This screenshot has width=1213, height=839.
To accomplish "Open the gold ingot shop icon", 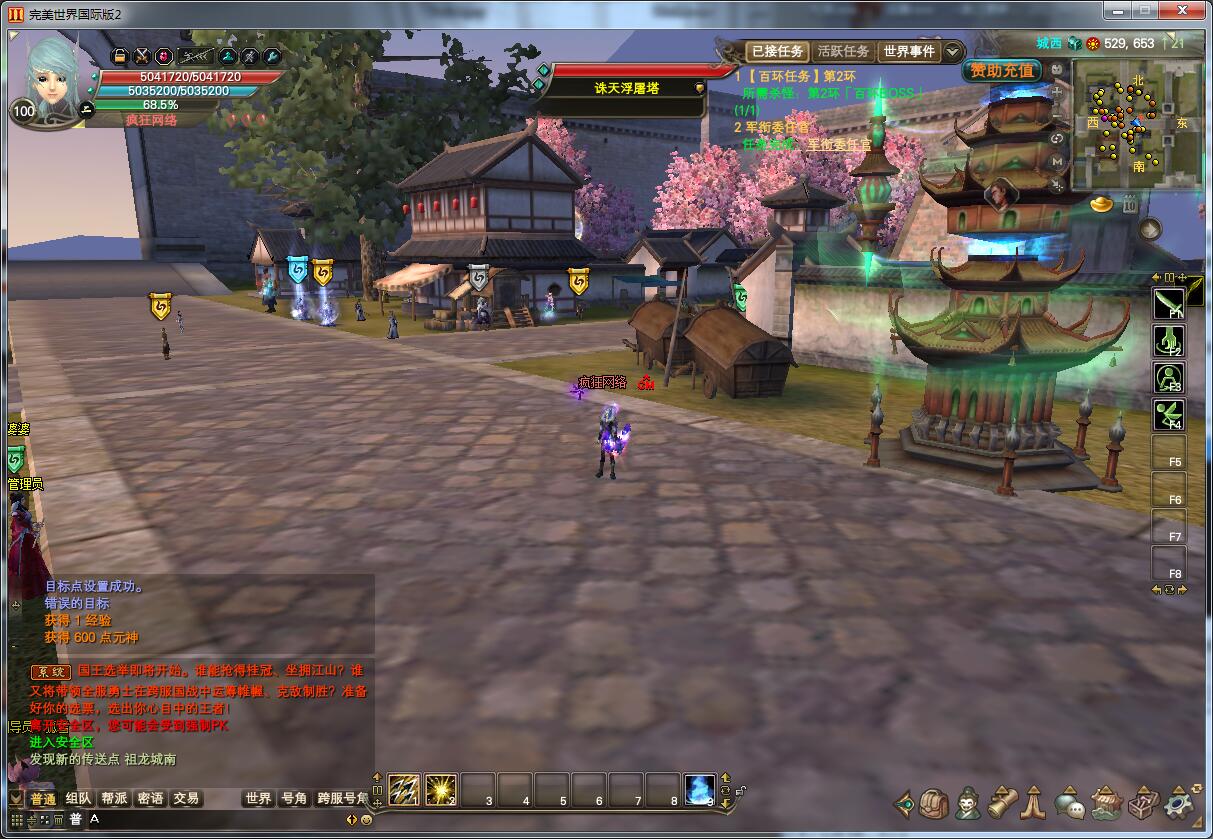I will [1103, 204].
